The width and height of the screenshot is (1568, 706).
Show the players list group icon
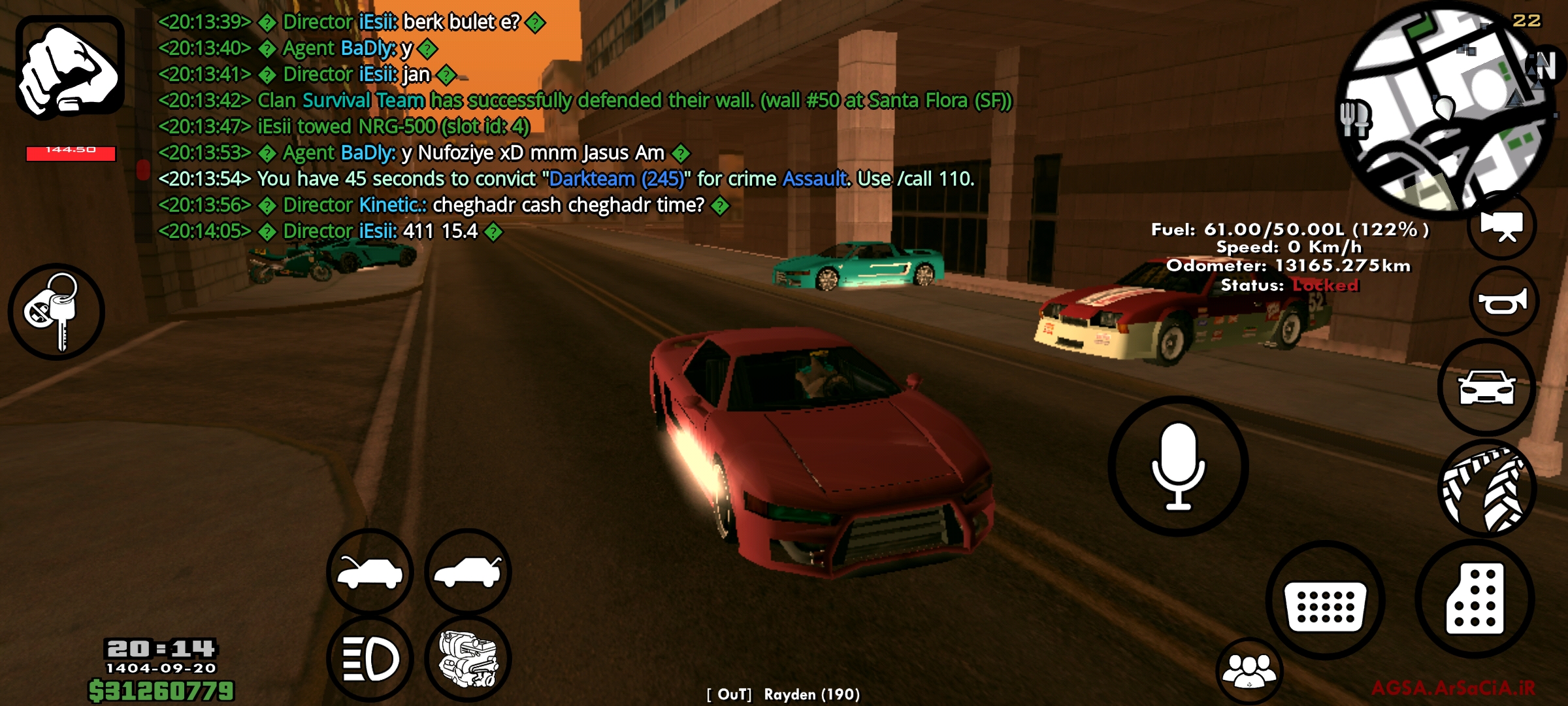[x=1249, y=671]
